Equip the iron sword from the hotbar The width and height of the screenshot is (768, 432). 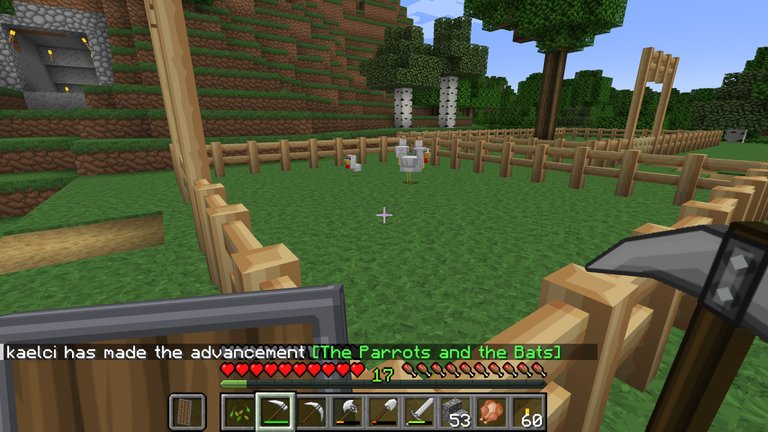point(421,412)
